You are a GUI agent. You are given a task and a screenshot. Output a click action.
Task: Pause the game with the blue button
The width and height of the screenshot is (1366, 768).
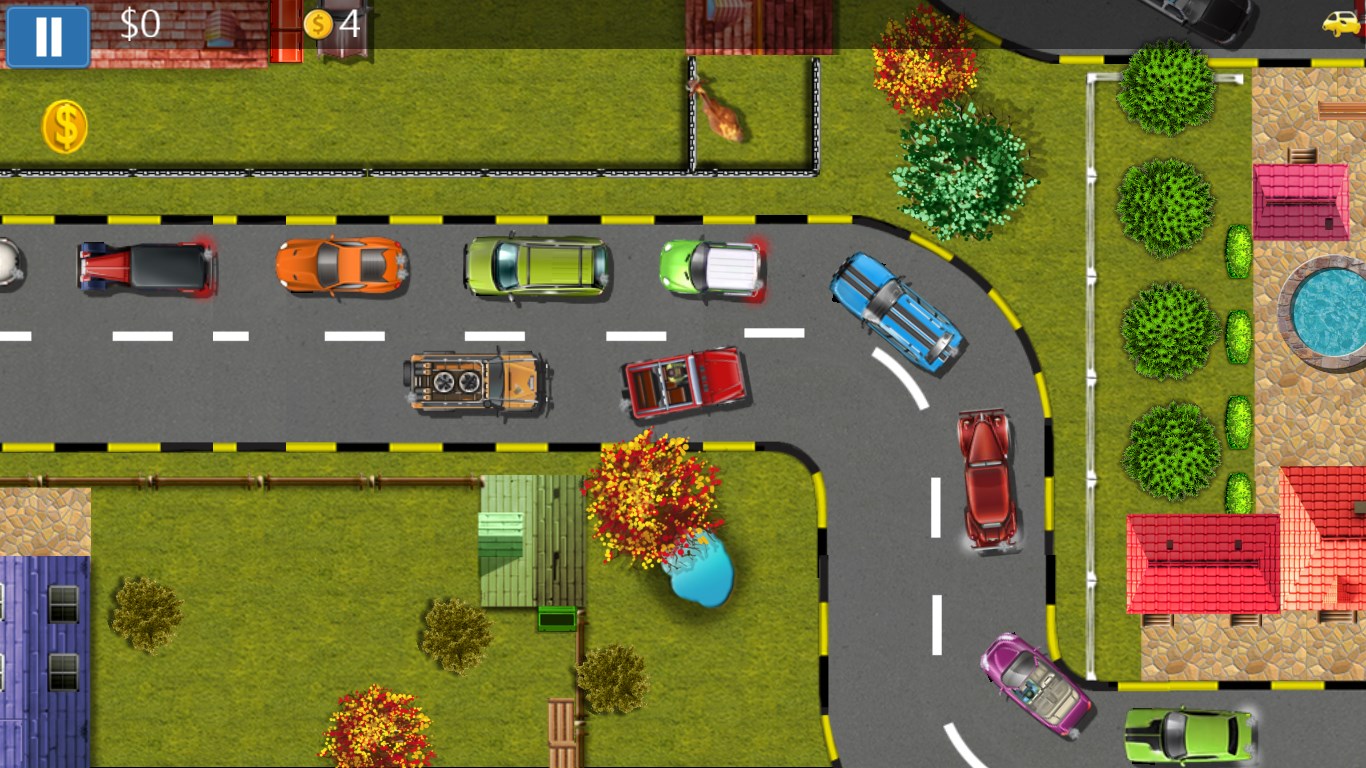click(48, 36)
